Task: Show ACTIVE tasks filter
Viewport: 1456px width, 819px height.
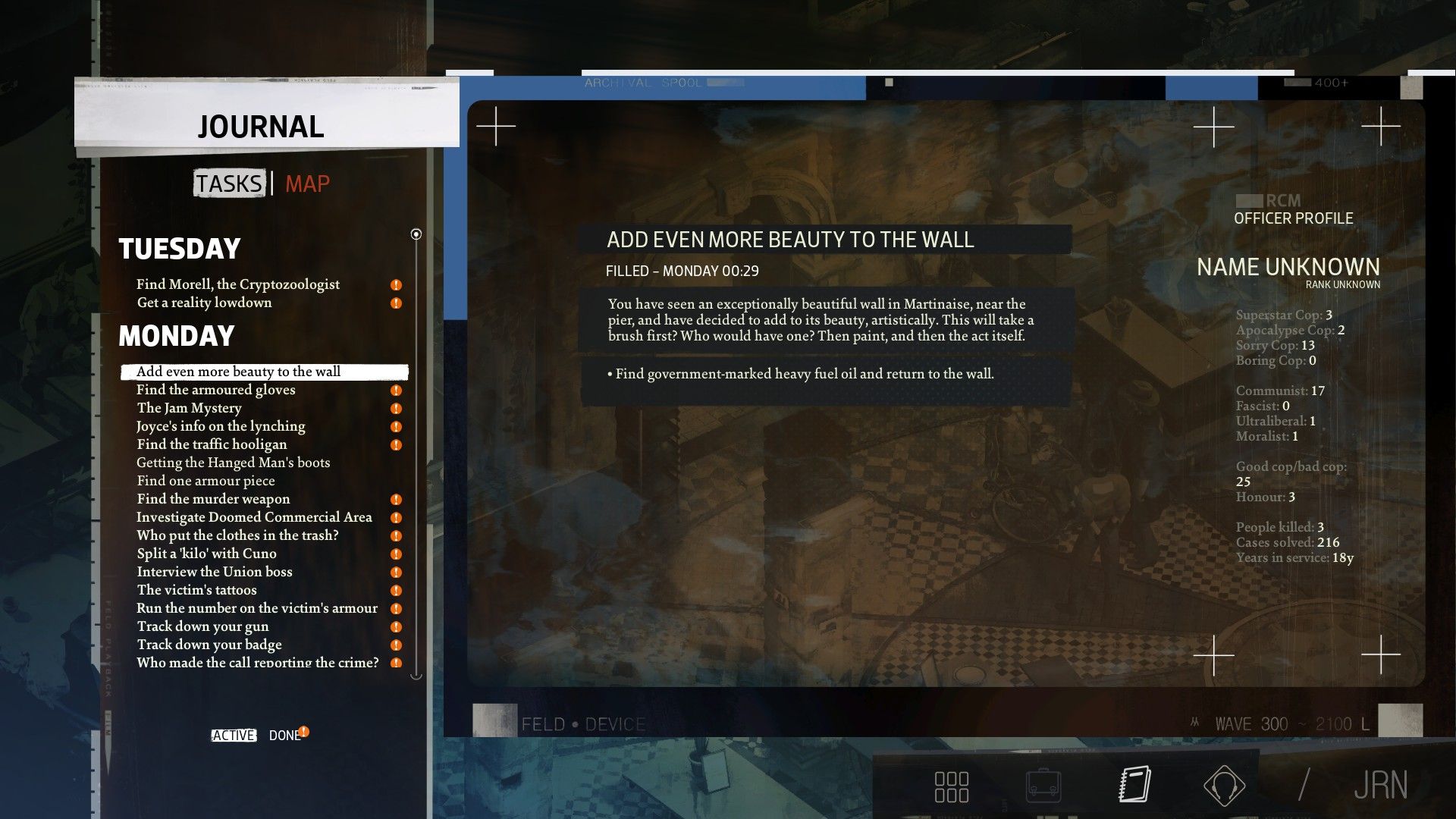Action: pyautogui.click(x=234, y=736)
